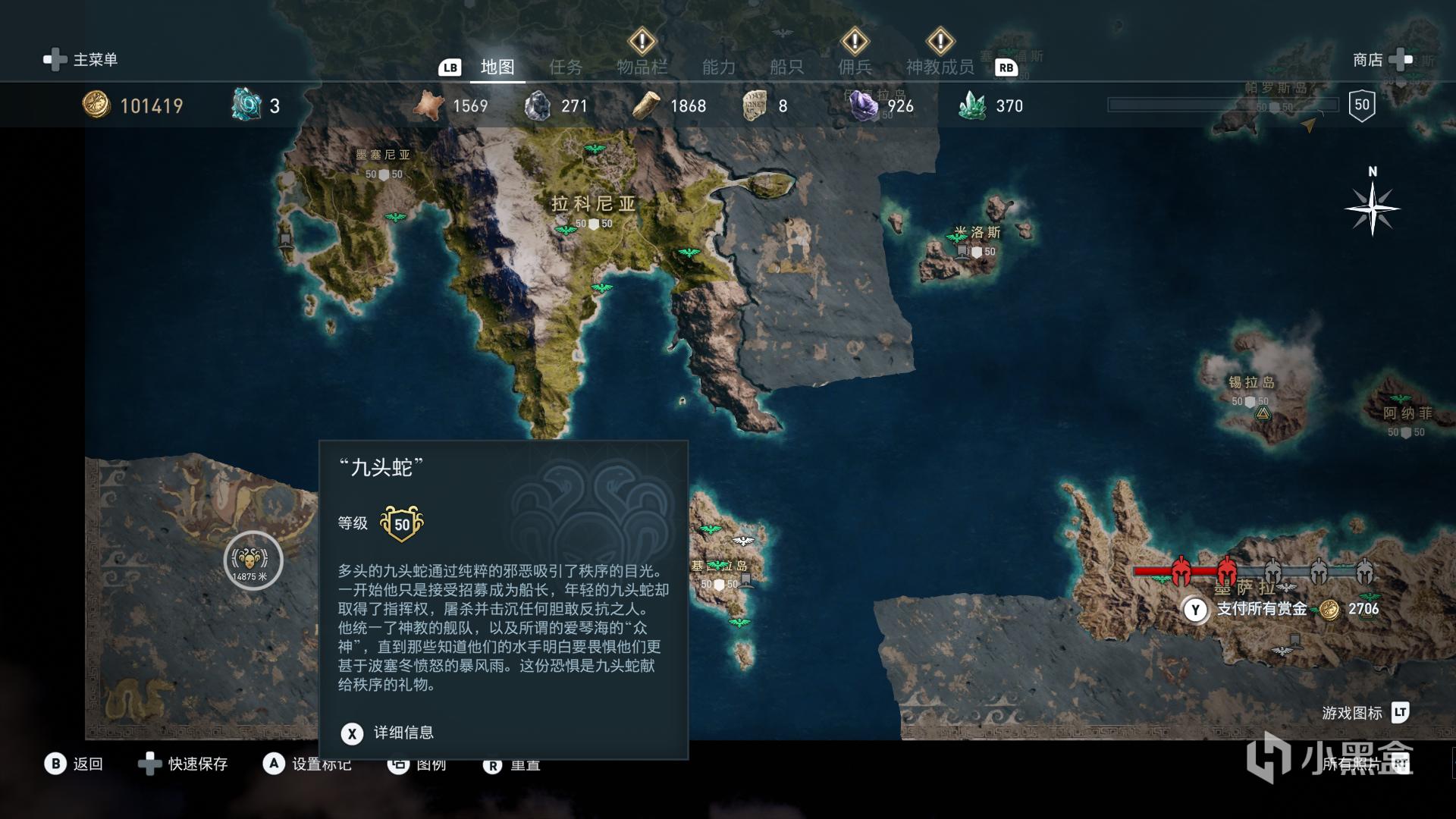1456x819 pixels.
Task: Select the 佣兵 mercenaries tab
Action: (855, 67)
